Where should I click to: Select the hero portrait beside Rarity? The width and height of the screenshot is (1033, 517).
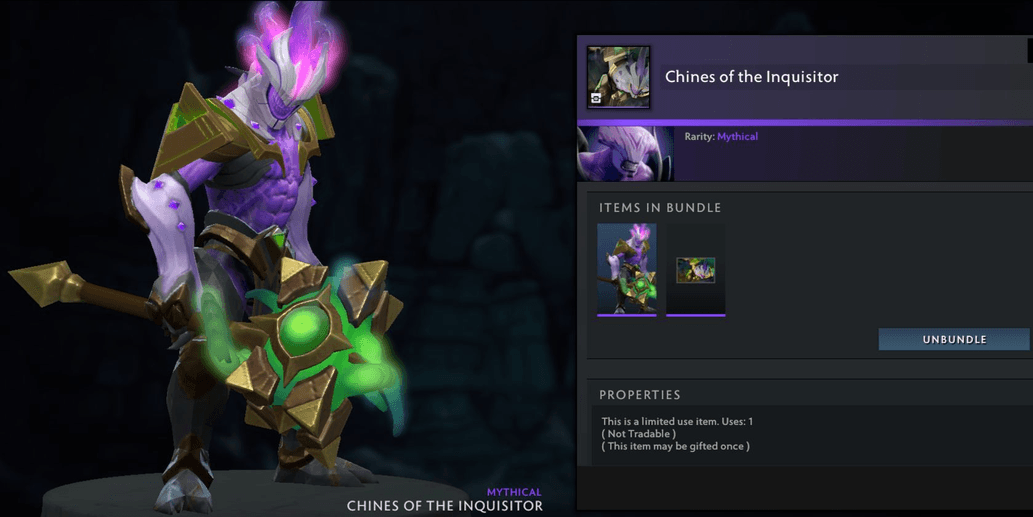[625, 154]
